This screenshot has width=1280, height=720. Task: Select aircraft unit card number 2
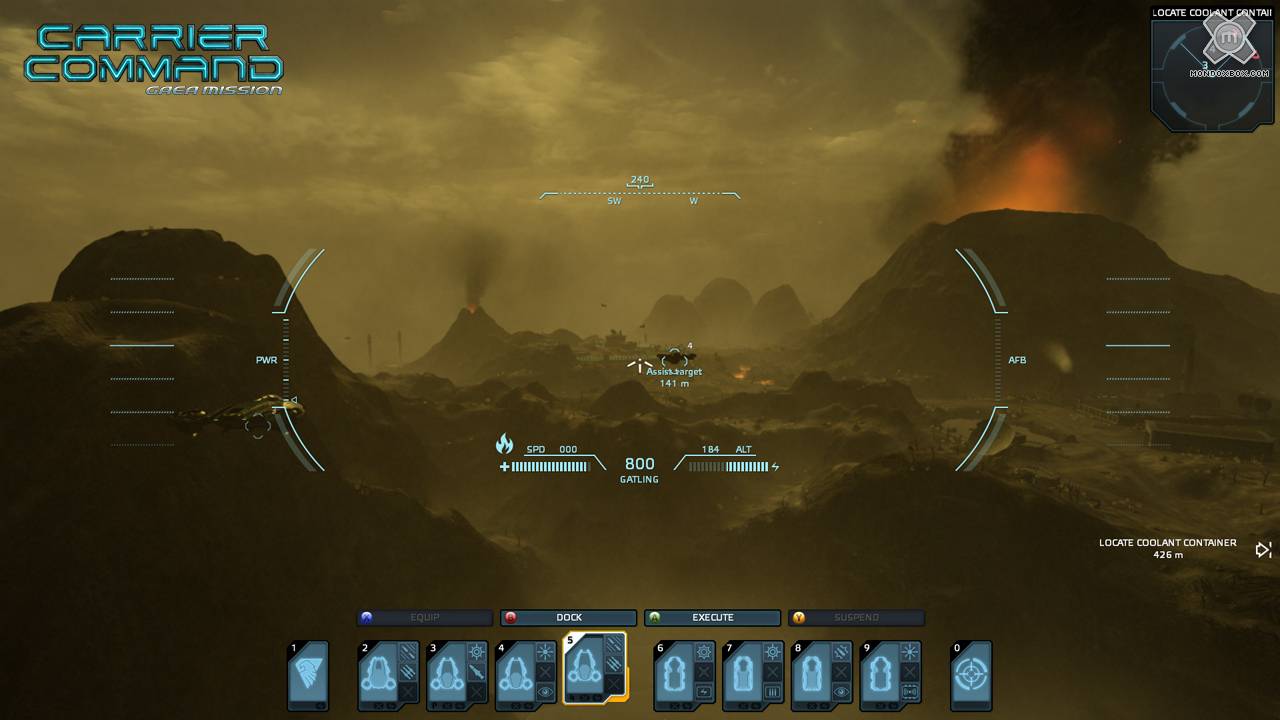[388, 676]
